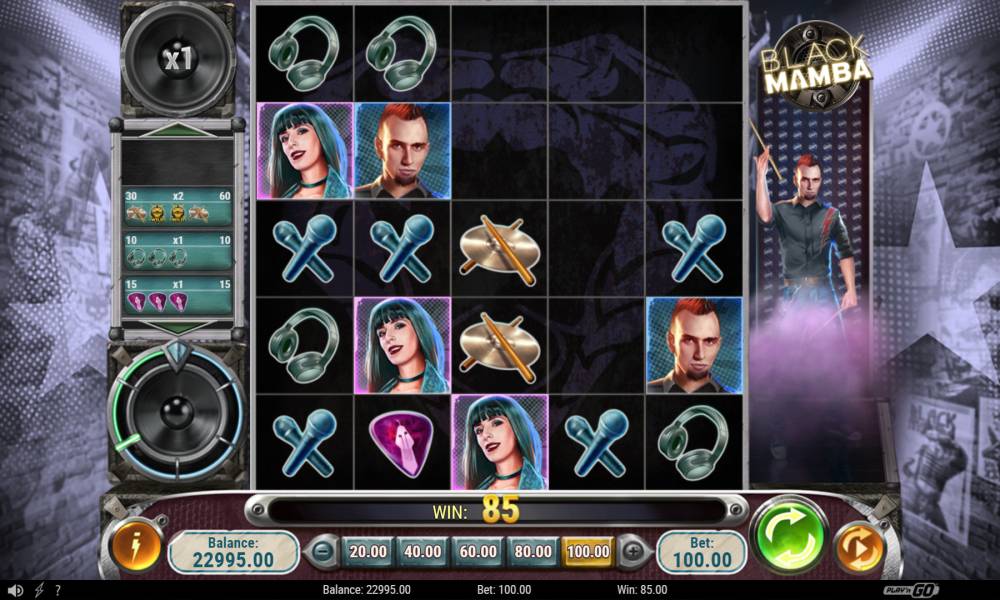Toggle fast play lightning icon
The height and width of the screenshot is (600, 1000).
pyautogui.click(x=39, y=590)
